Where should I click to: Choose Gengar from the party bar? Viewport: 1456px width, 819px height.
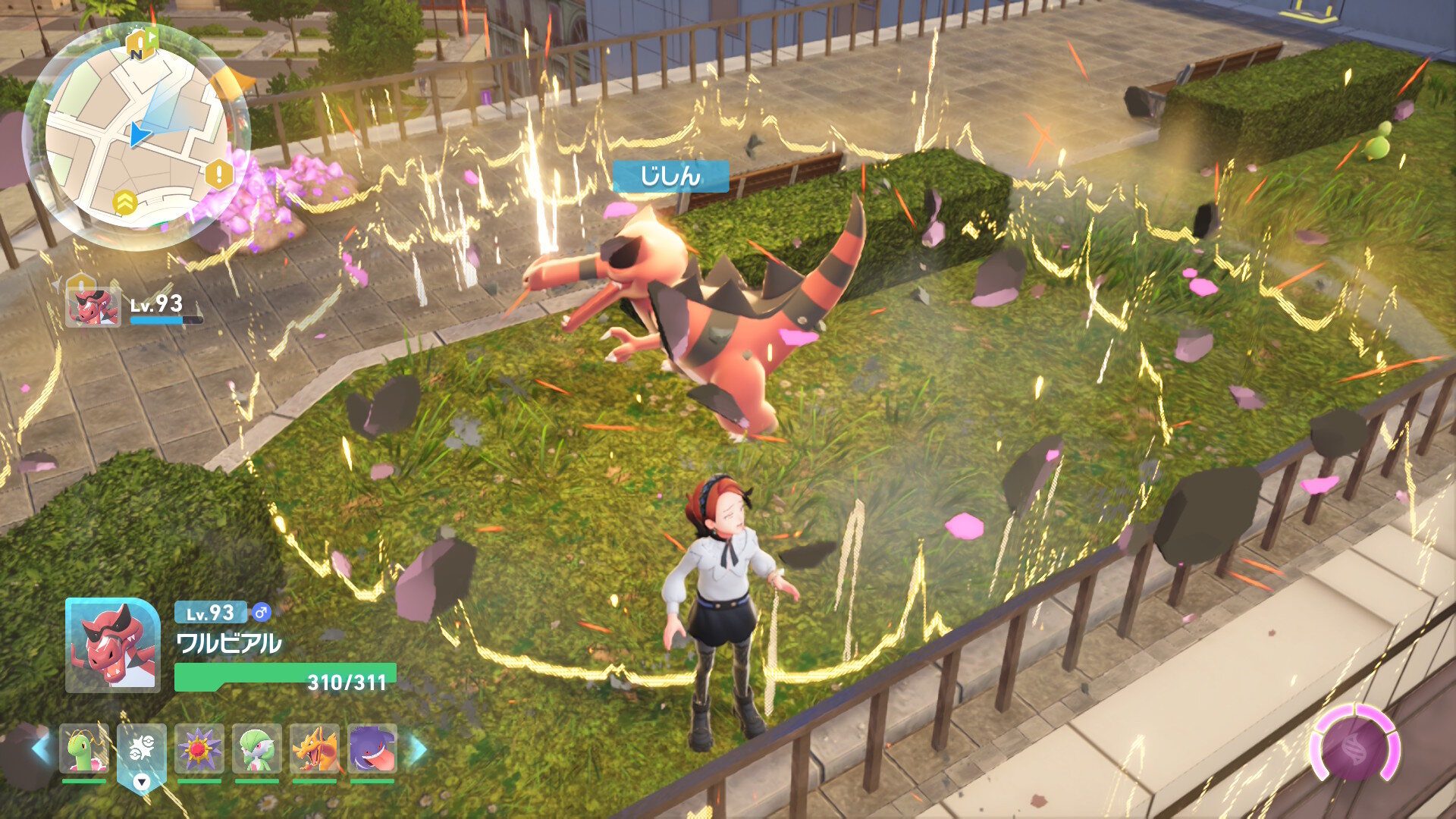point(372,749)
